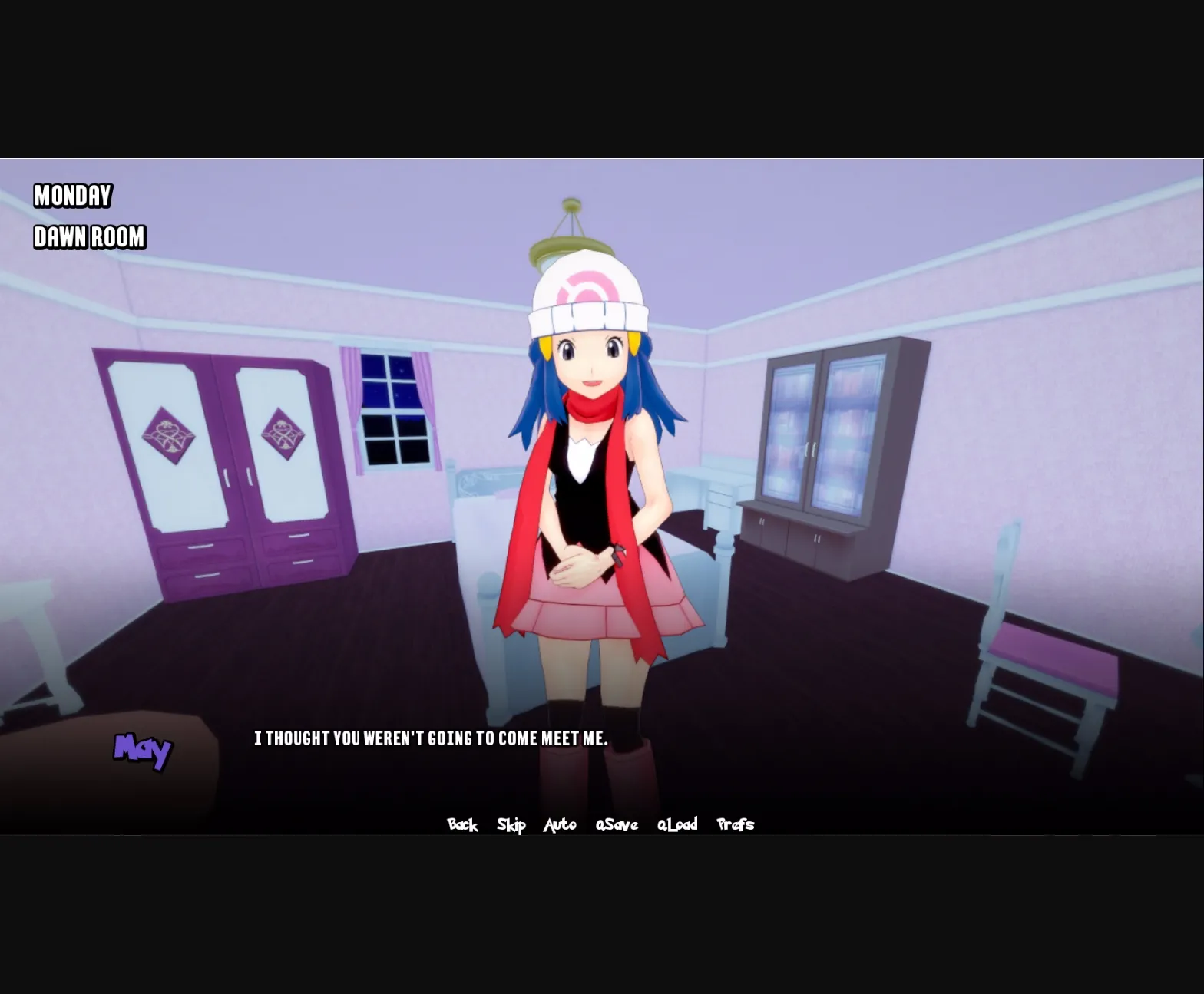Go back to the previous line with Back
This screenshot has width=1204, height=994.
coord(462,824)
